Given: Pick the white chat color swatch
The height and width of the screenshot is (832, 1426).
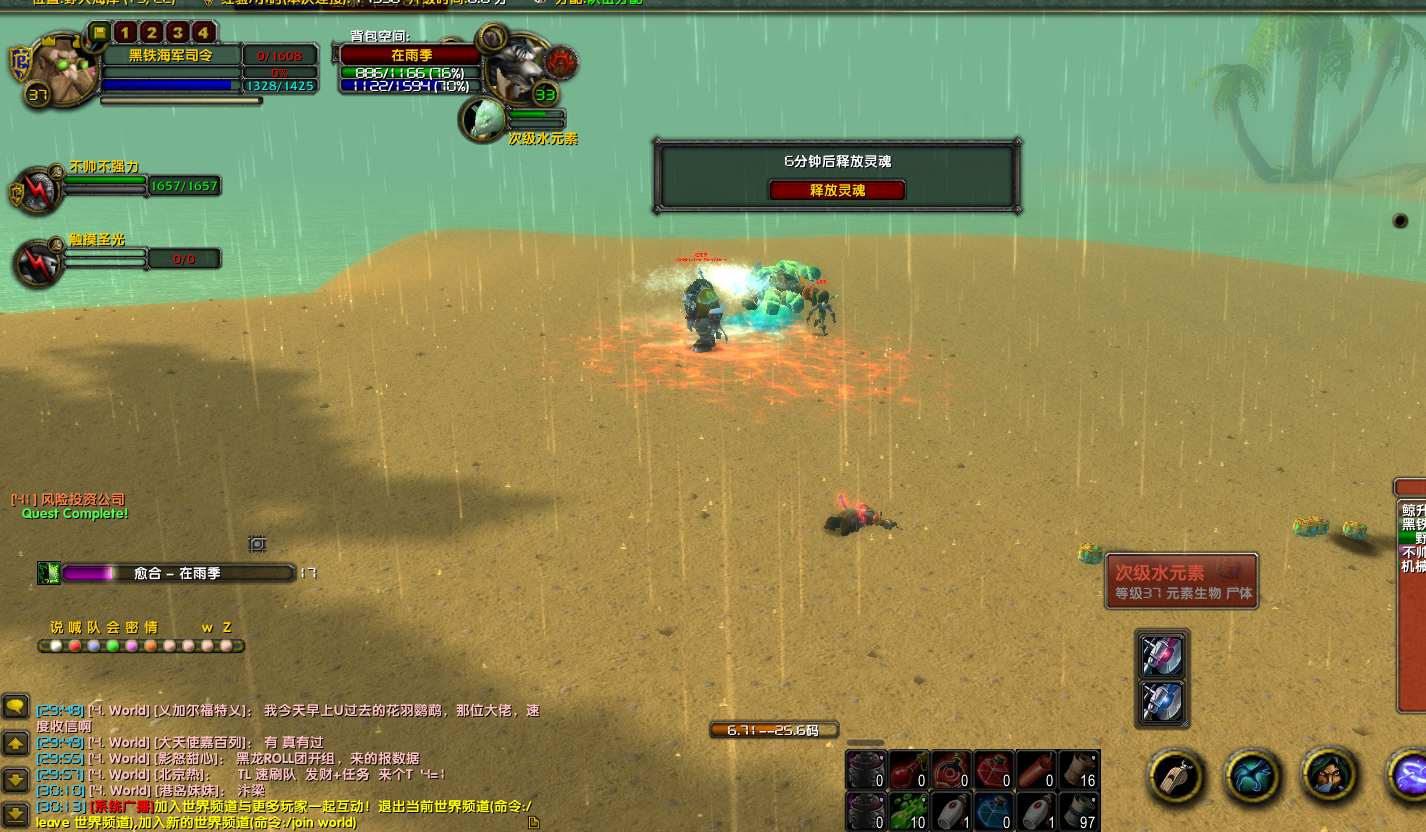Looking at the screenshot, I should pos(55,645).
